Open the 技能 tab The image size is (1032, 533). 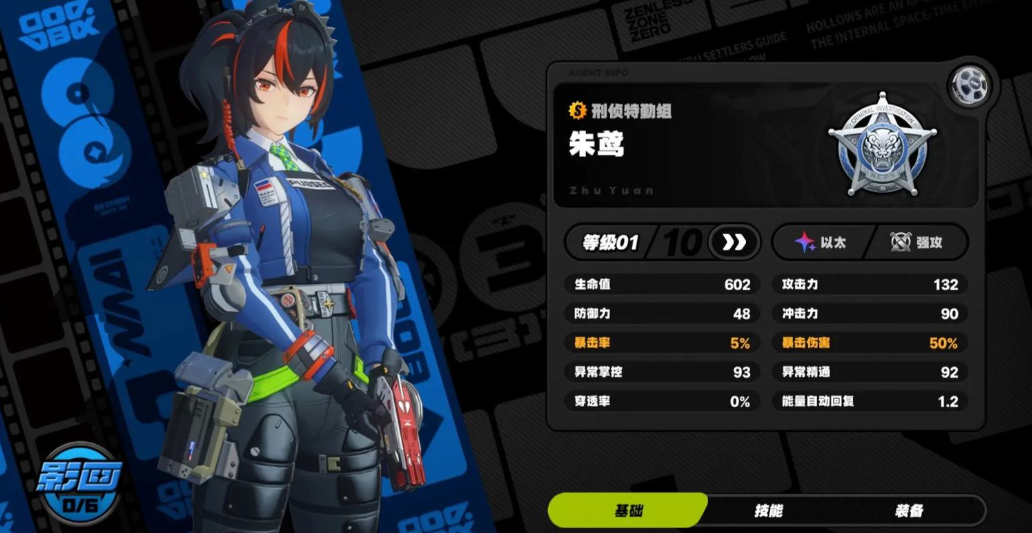[768, 510]
